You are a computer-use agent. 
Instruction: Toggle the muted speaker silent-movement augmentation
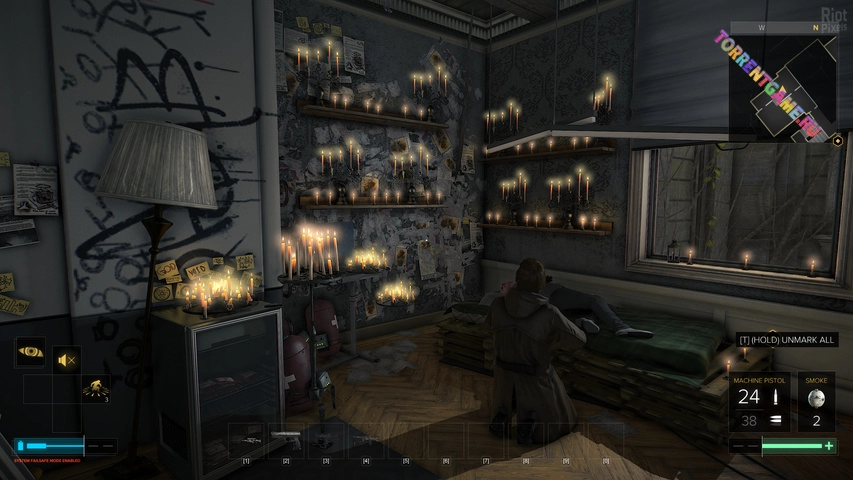[x=67, y=359]
